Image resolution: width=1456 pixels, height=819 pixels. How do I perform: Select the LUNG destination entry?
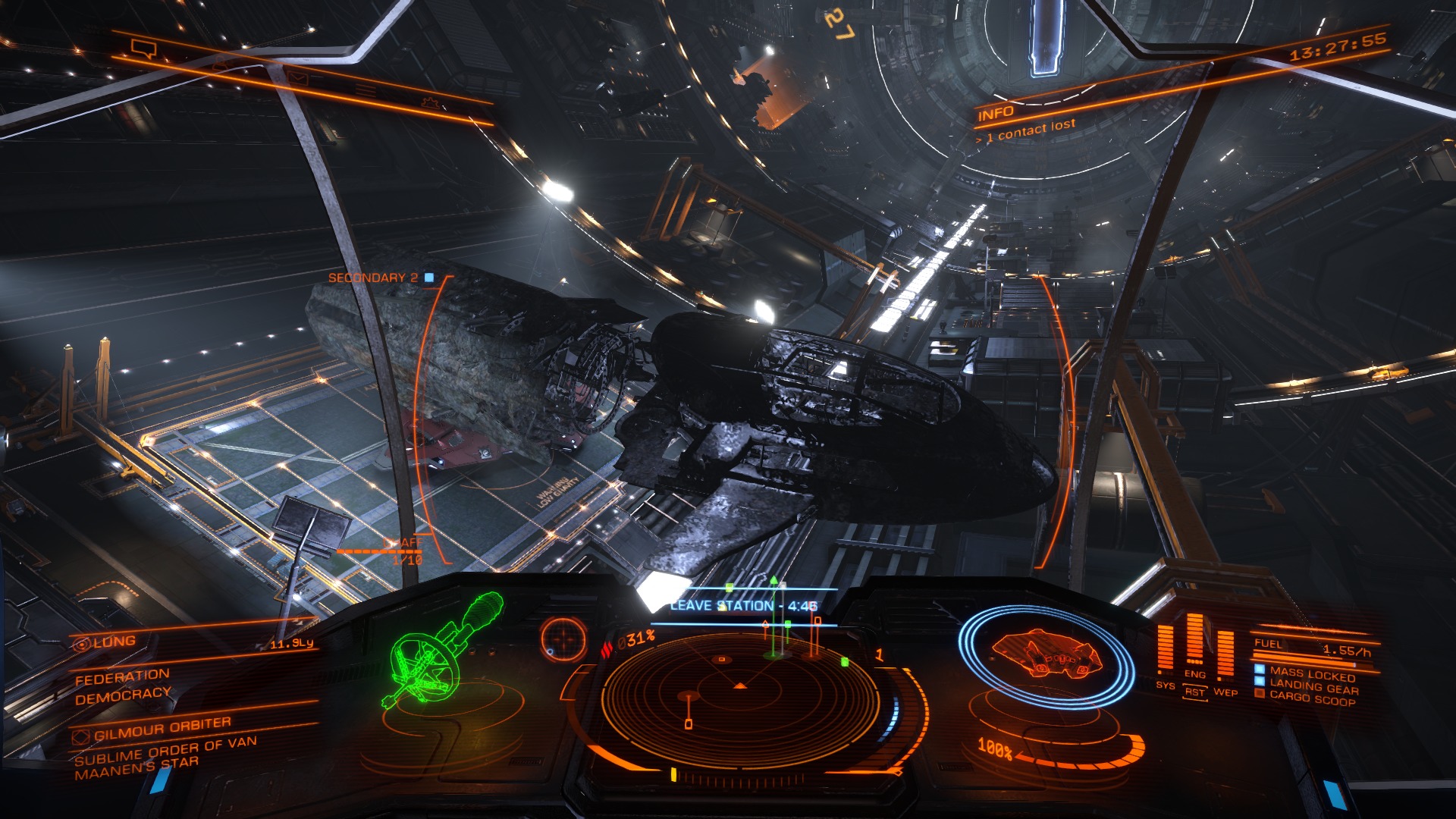coord(114,642)
